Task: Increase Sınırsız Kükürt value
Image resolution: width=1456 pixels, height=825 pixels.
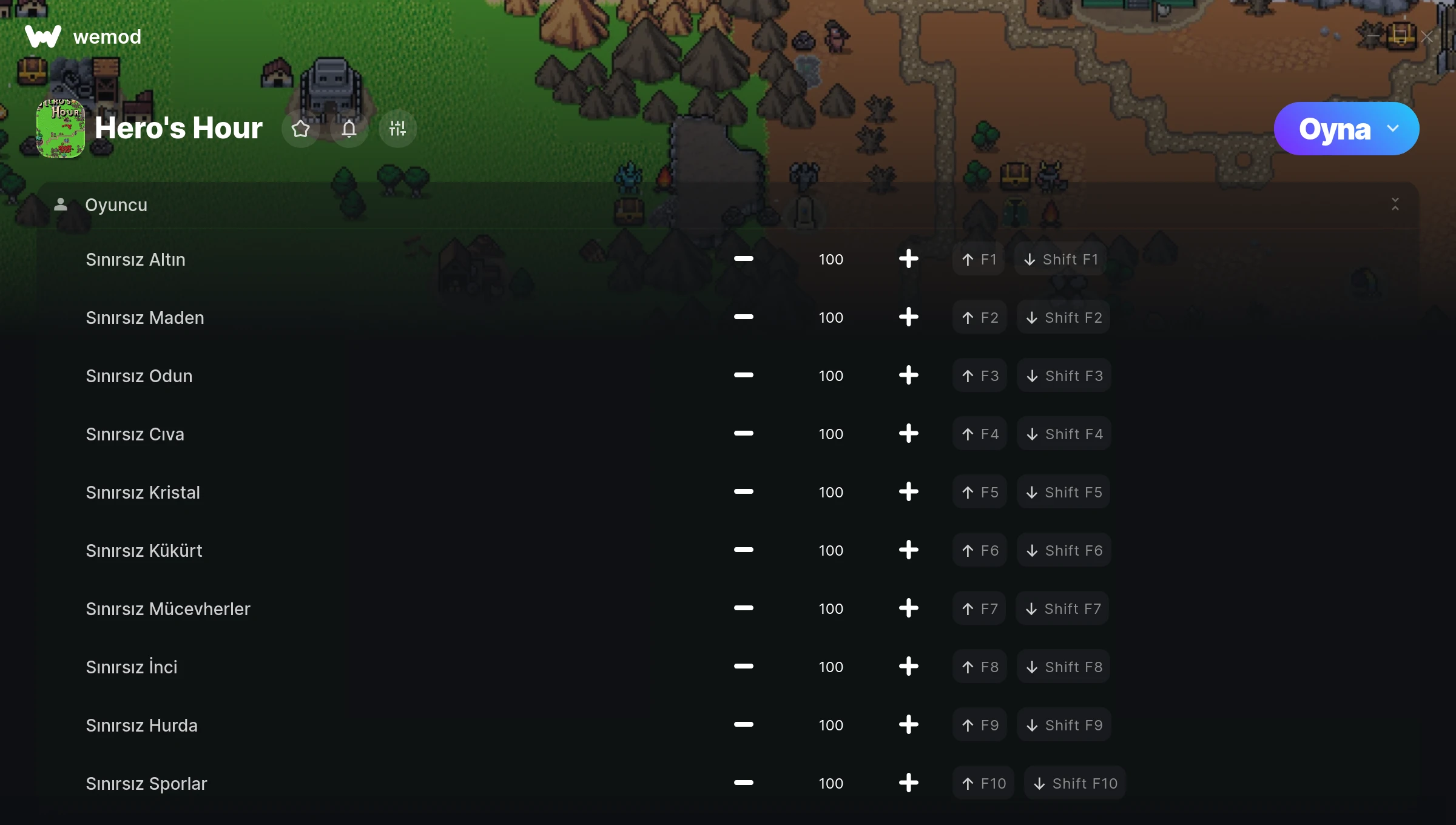Action: click(x=908, y=550)
